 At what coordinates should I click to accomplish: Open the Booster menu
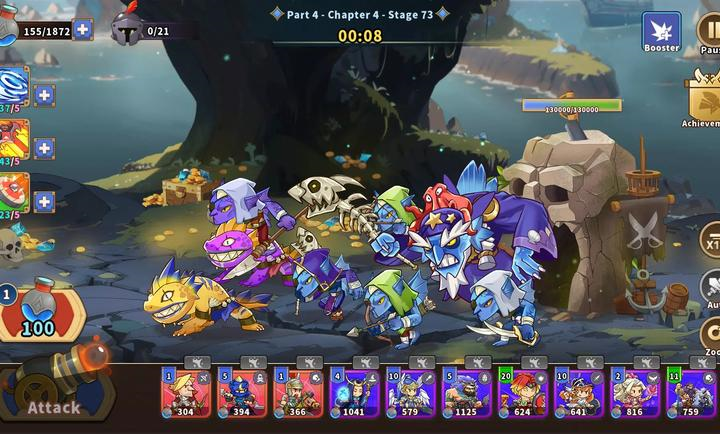(x=661, y=32)
